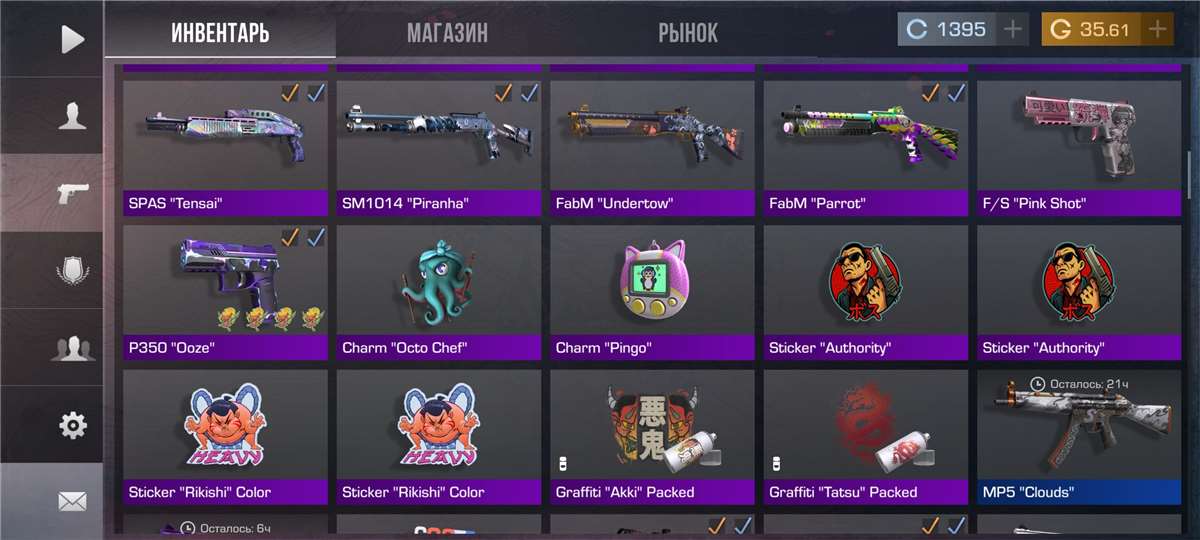1200x540 pixels.
Task: Choose the Charm "Octo Chef" item
Action: pos(438,292)
